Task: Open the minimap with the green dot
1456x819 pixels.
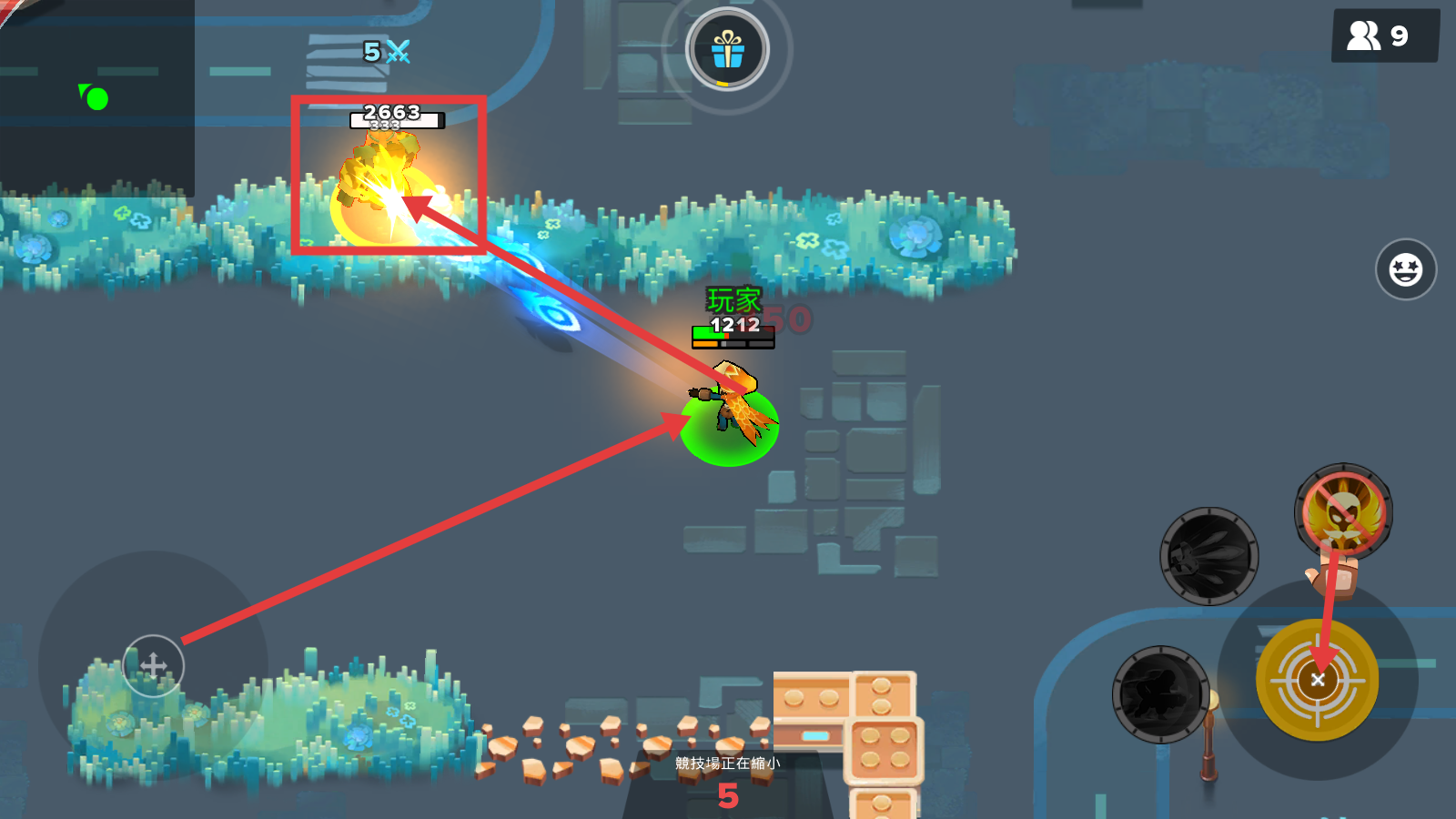Action: coord(96,98)
